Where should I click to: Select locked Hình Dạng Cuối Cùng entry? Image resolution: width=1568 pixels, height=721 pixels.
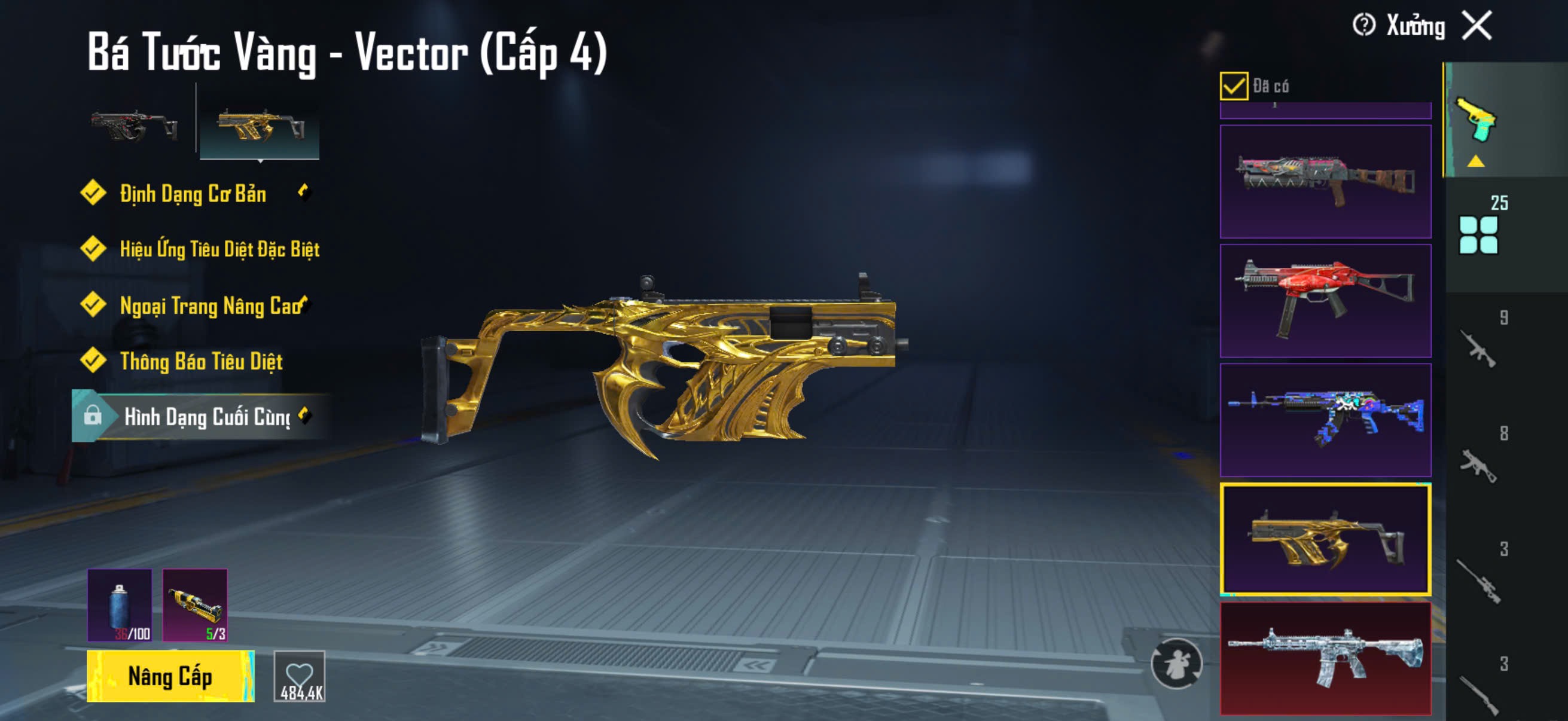coord(206,417)
